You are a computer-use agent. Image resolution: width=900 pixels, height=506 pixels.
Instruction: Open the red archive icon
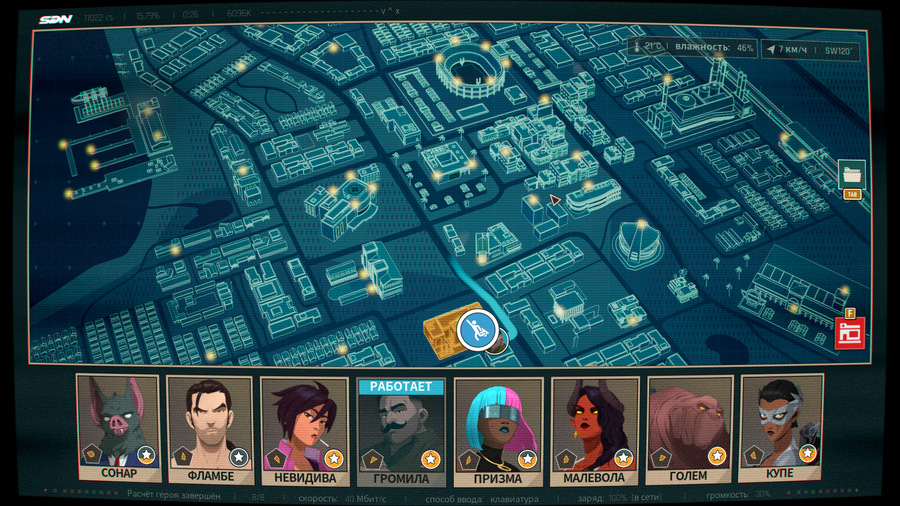tap(850, 332)
